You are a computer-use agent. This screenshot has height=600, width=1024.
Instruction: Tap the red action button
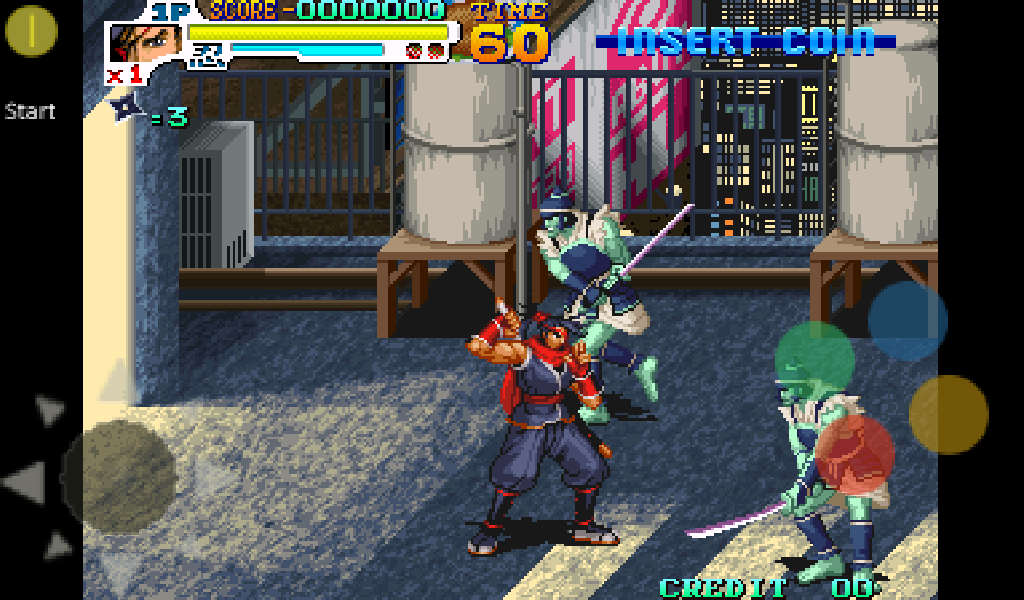(855, 455)
